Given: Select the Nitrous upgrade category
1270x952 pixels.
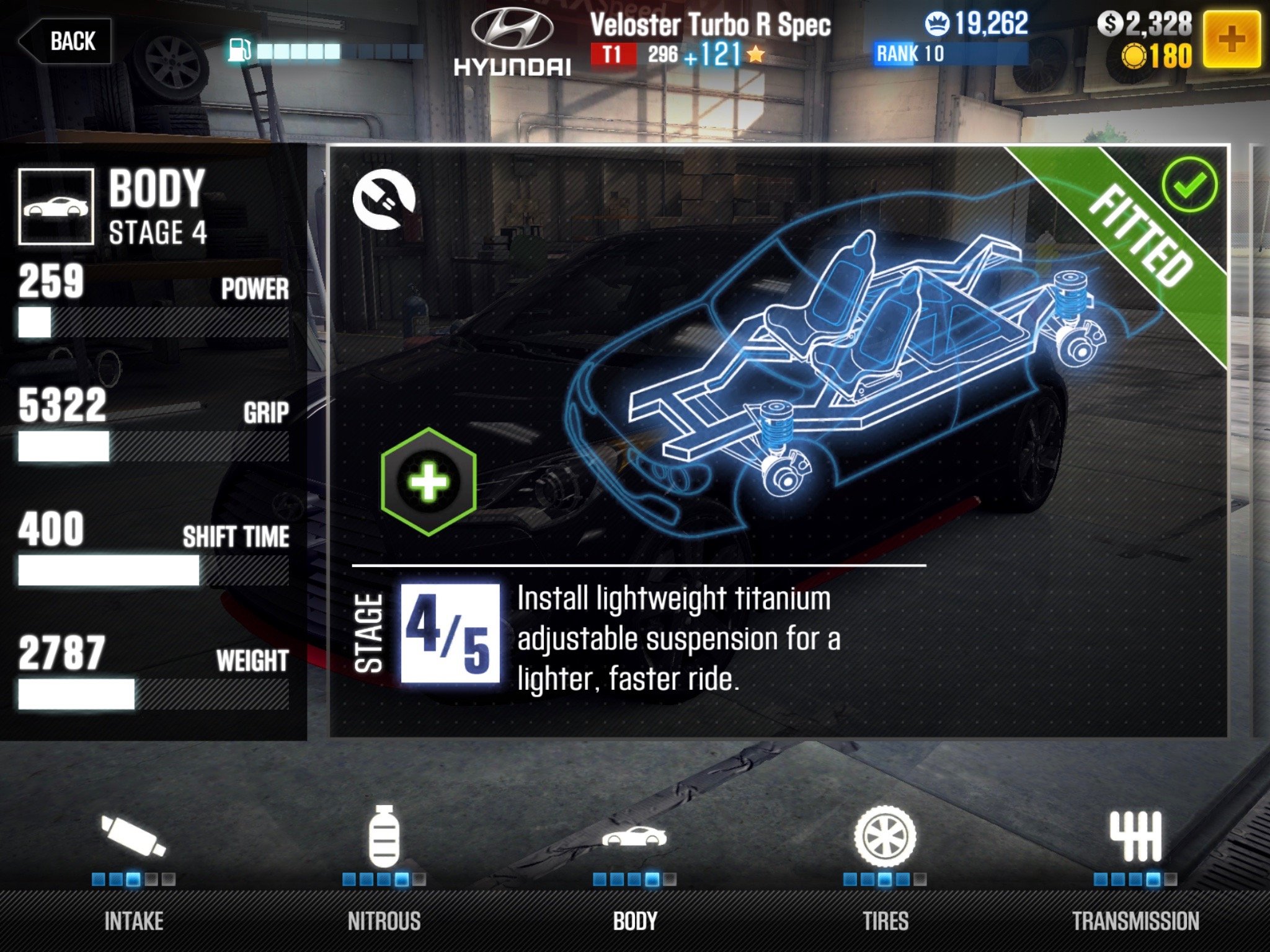Looking at the screenshot, I should pyautogui.click(x=384, y=868).
